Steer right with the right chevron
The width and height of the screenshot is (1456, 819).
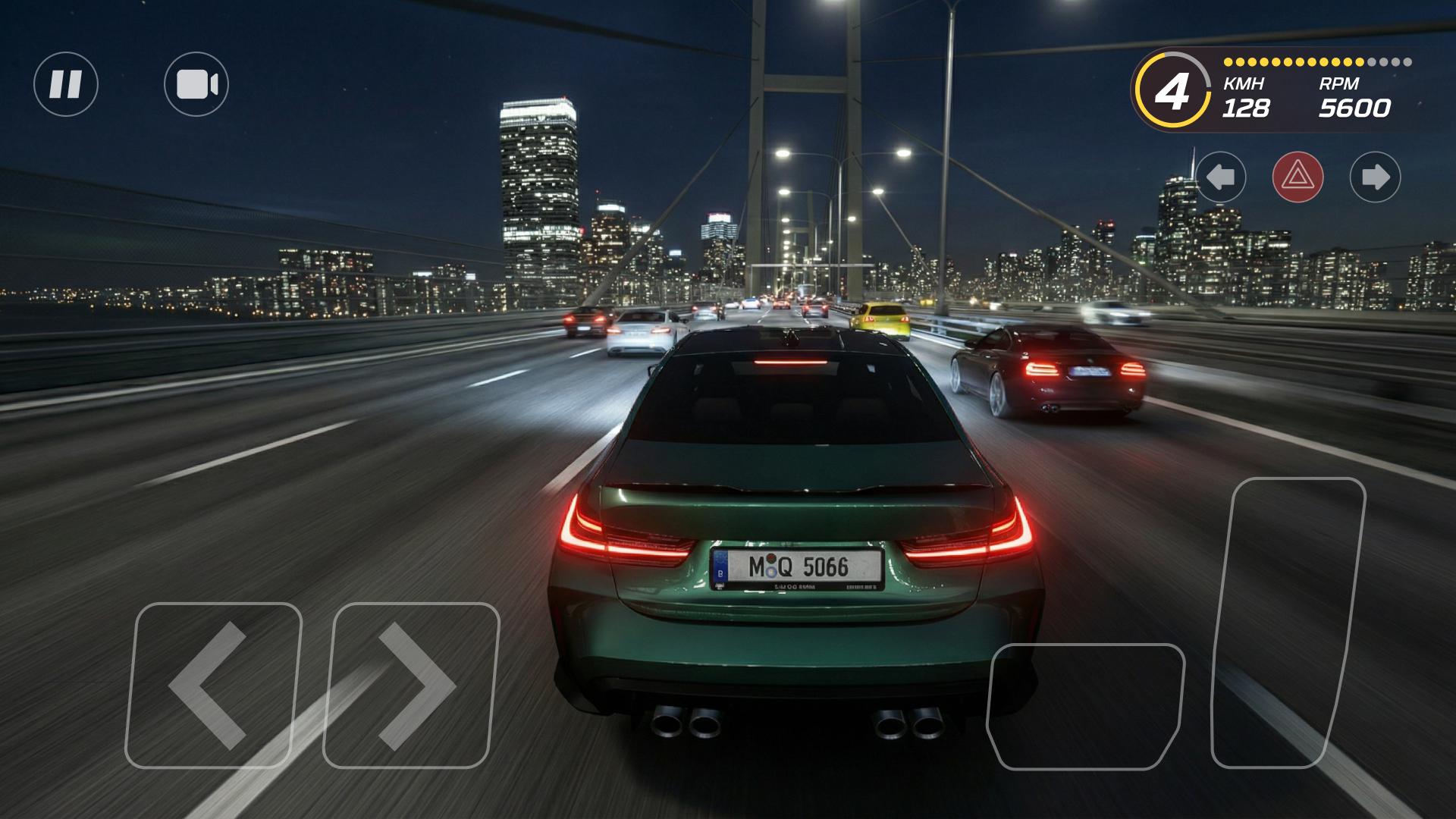point(411,685)
